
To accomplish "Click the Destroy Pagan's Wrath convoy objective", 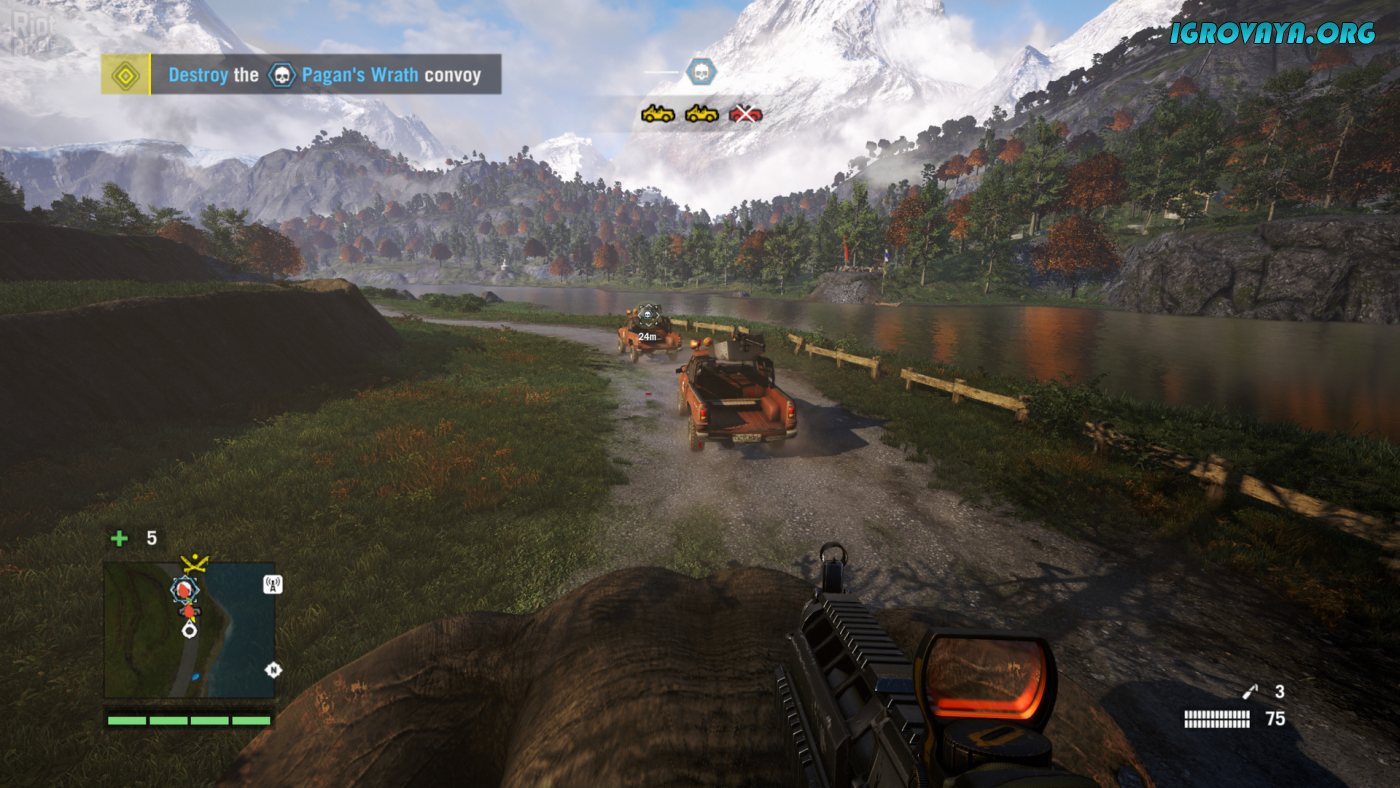I will (324, 75).
